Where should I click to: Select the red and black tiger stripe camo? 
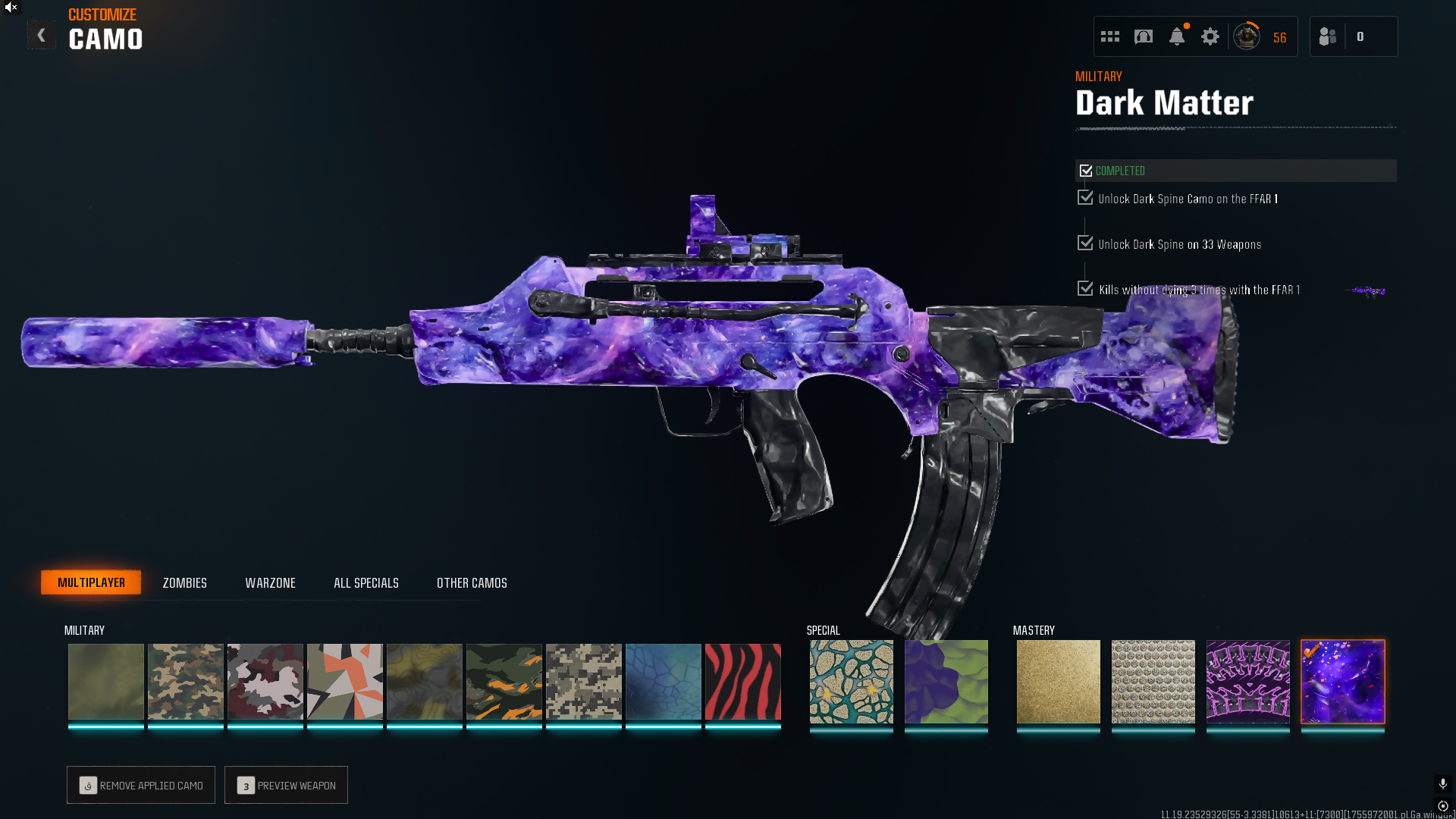742,682
